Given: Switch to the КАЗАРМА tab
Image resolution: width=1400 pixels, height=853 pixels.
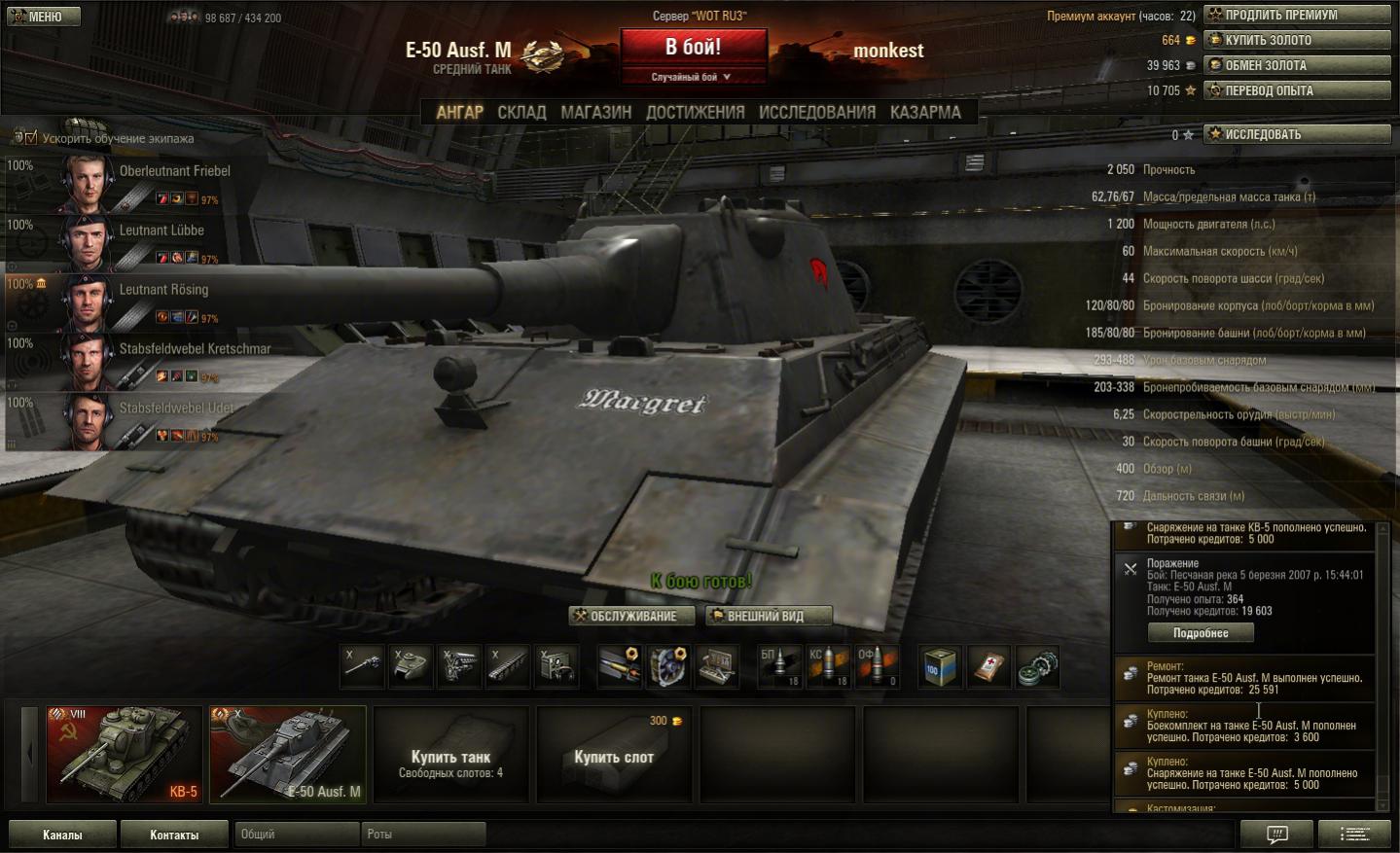Looking at the screenshot, I should [925, 113].
